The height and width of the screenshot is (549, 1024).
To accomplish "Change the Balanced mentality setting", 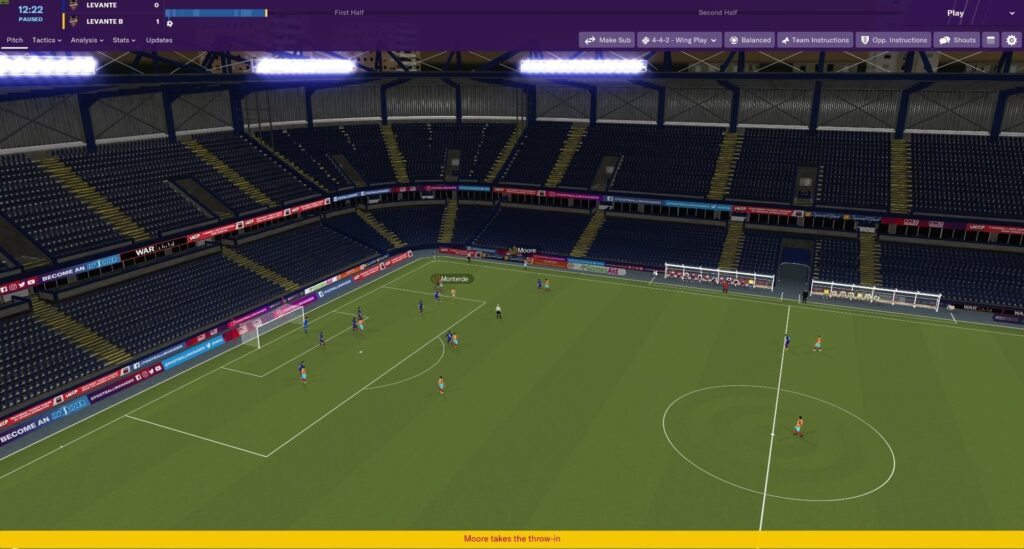I will (x=749, y=40).
